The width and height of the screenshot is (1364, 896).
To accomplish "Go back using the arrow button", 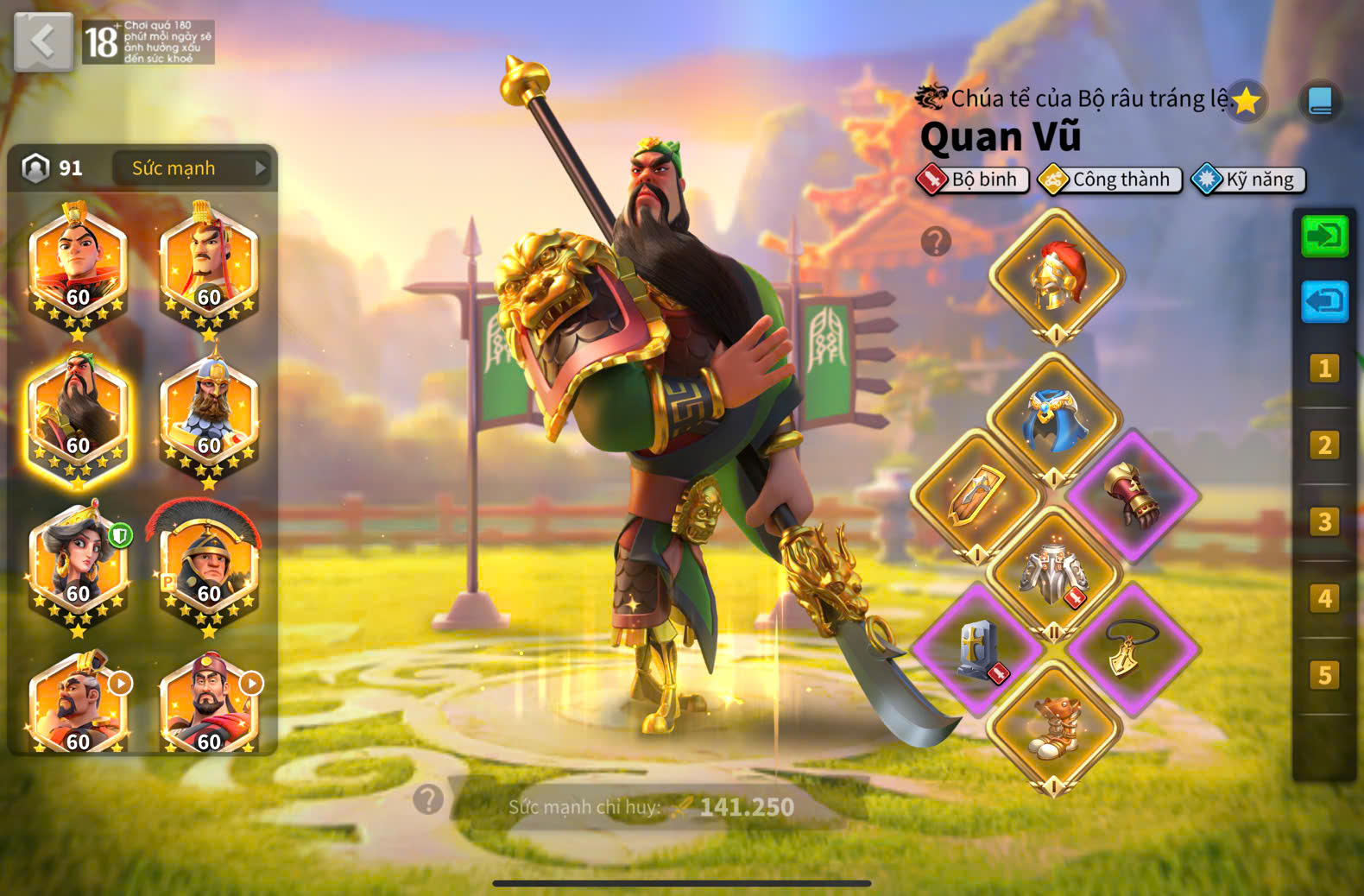I will click(x=43, y=41).
